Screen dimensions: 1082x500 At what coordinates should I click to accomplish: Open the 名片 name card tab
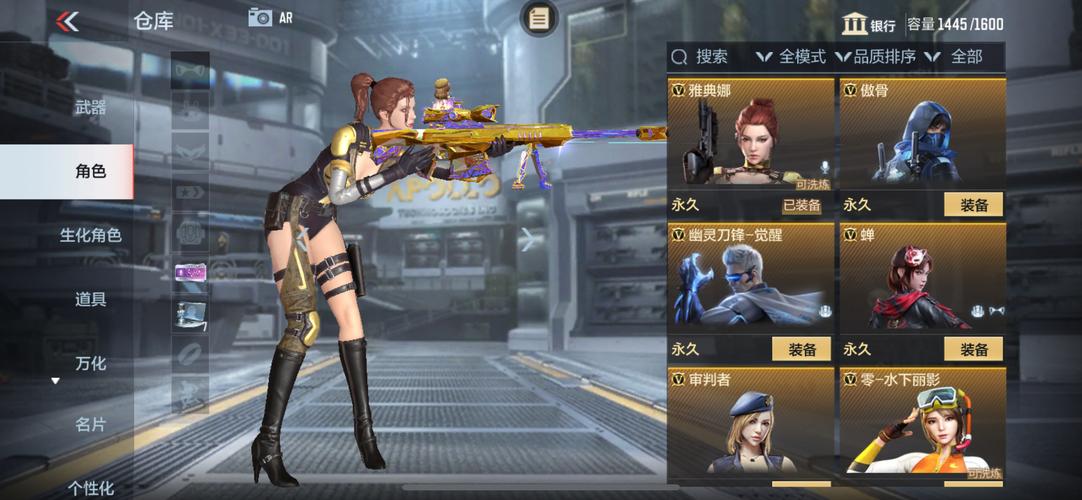90,425
